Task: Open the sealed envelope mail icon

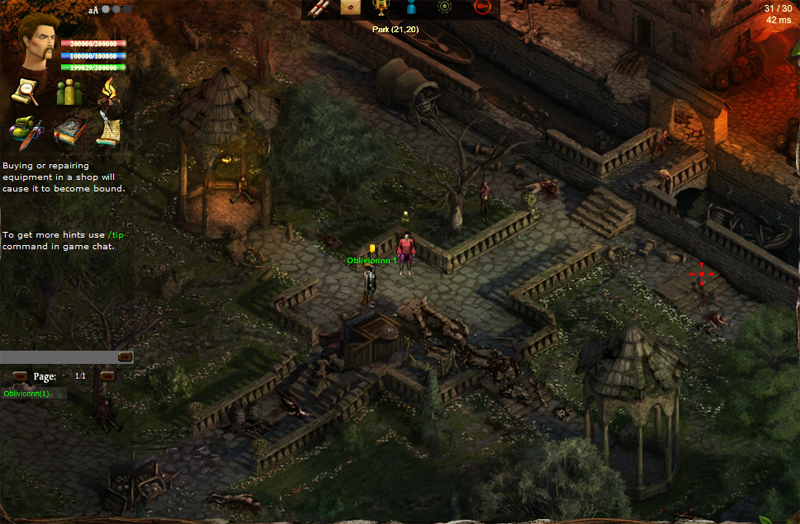Action: tap(350, 8)
